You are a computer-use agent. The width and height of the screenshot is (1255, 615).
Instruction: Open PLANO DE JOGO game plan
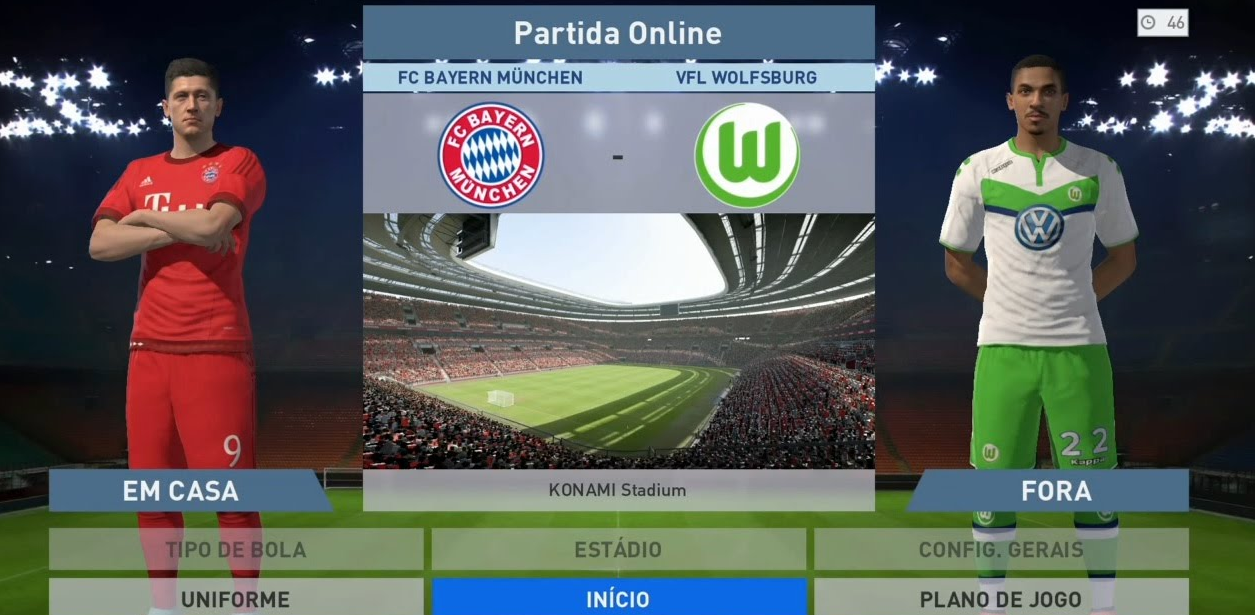tap(1000, 598)
